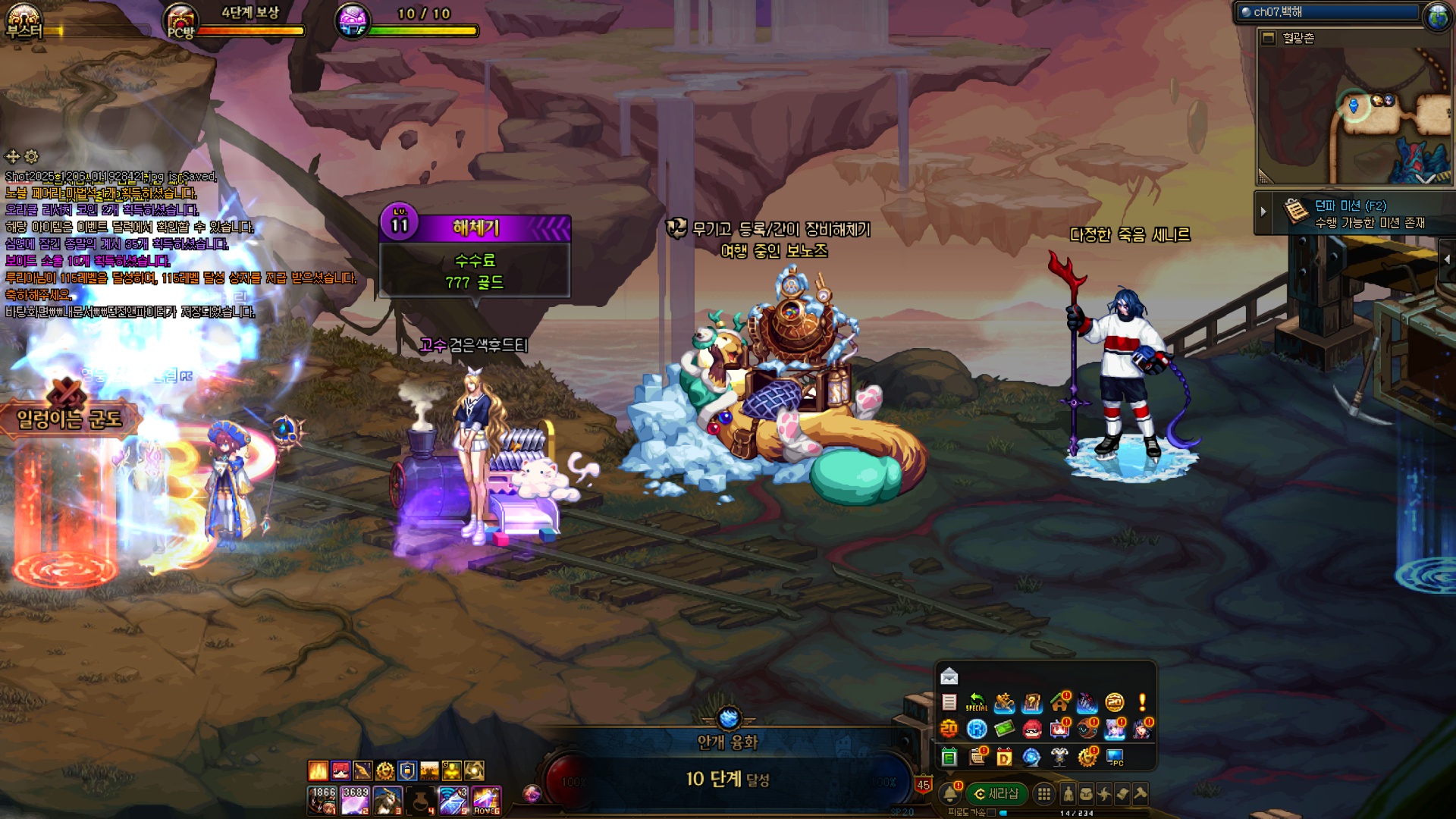Open the notification bell

pos(949,794)
